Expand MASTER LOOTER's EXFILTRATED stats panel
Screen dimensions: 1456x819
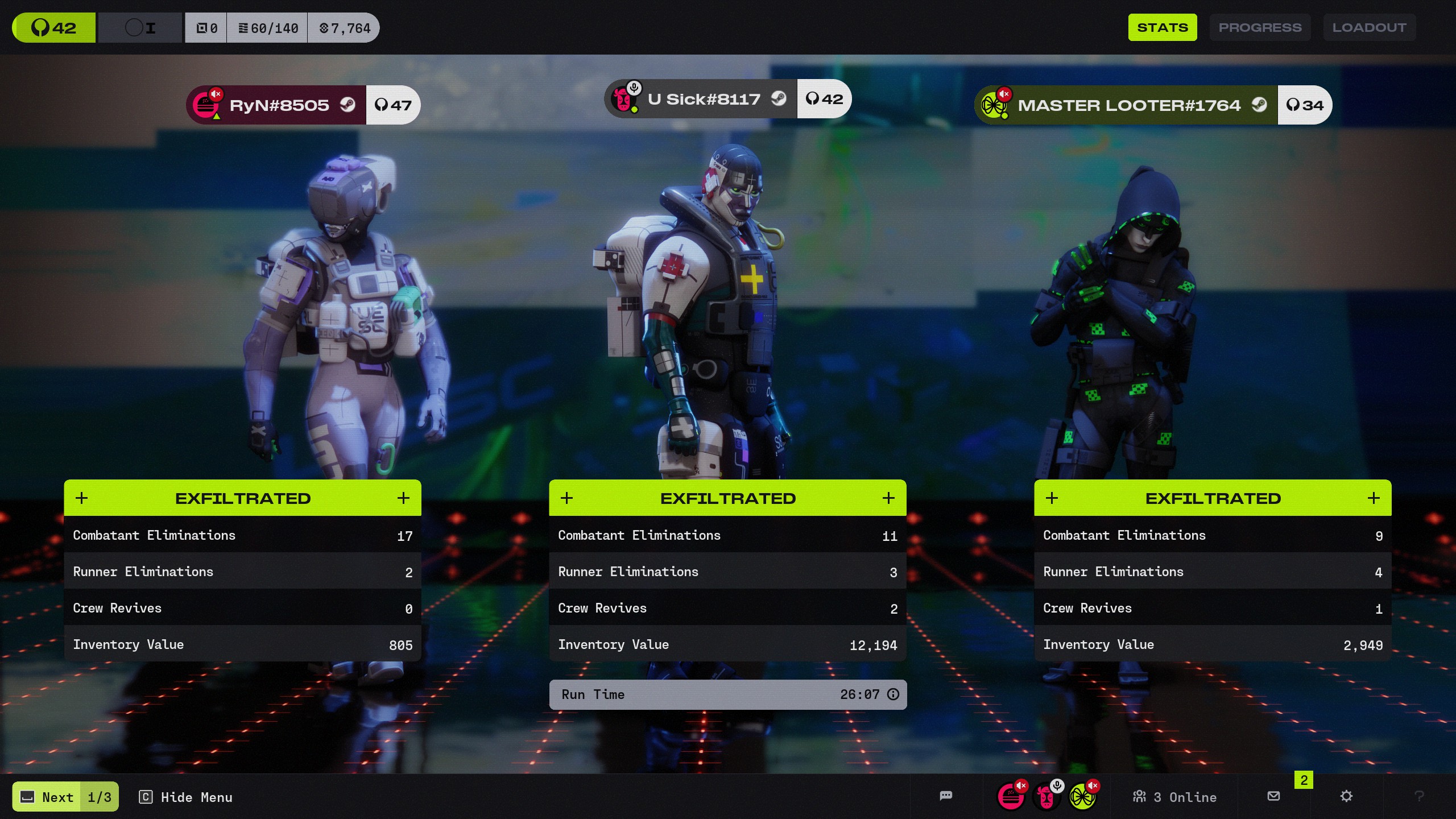pos(1374,498)
